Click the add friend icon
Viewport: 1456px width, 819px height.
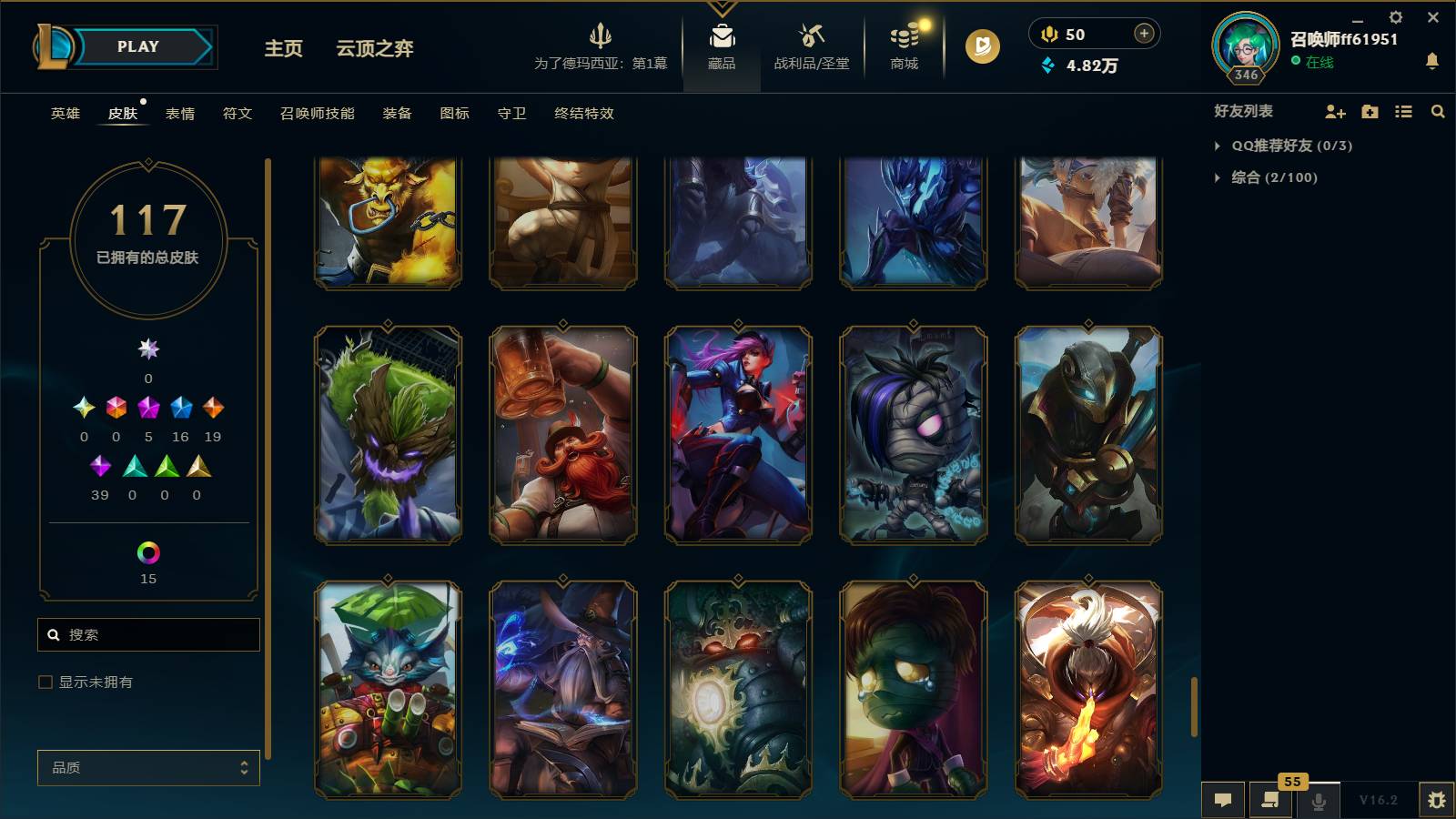[x=1334, y=111]
